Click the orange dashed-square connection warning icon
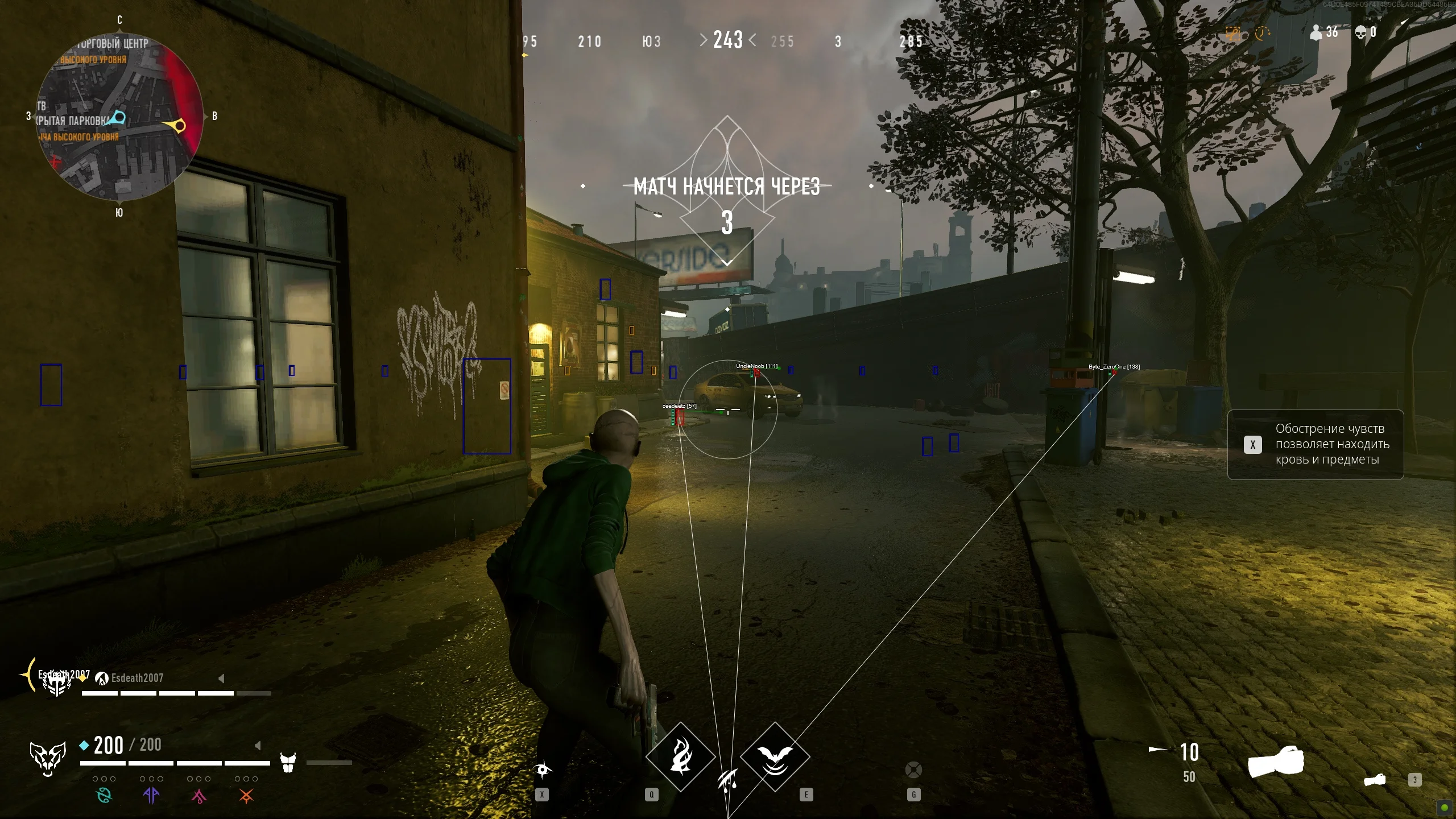The height and width of the screenshot is (819, 1456). pyautogui.click(x=1232, y=34)
